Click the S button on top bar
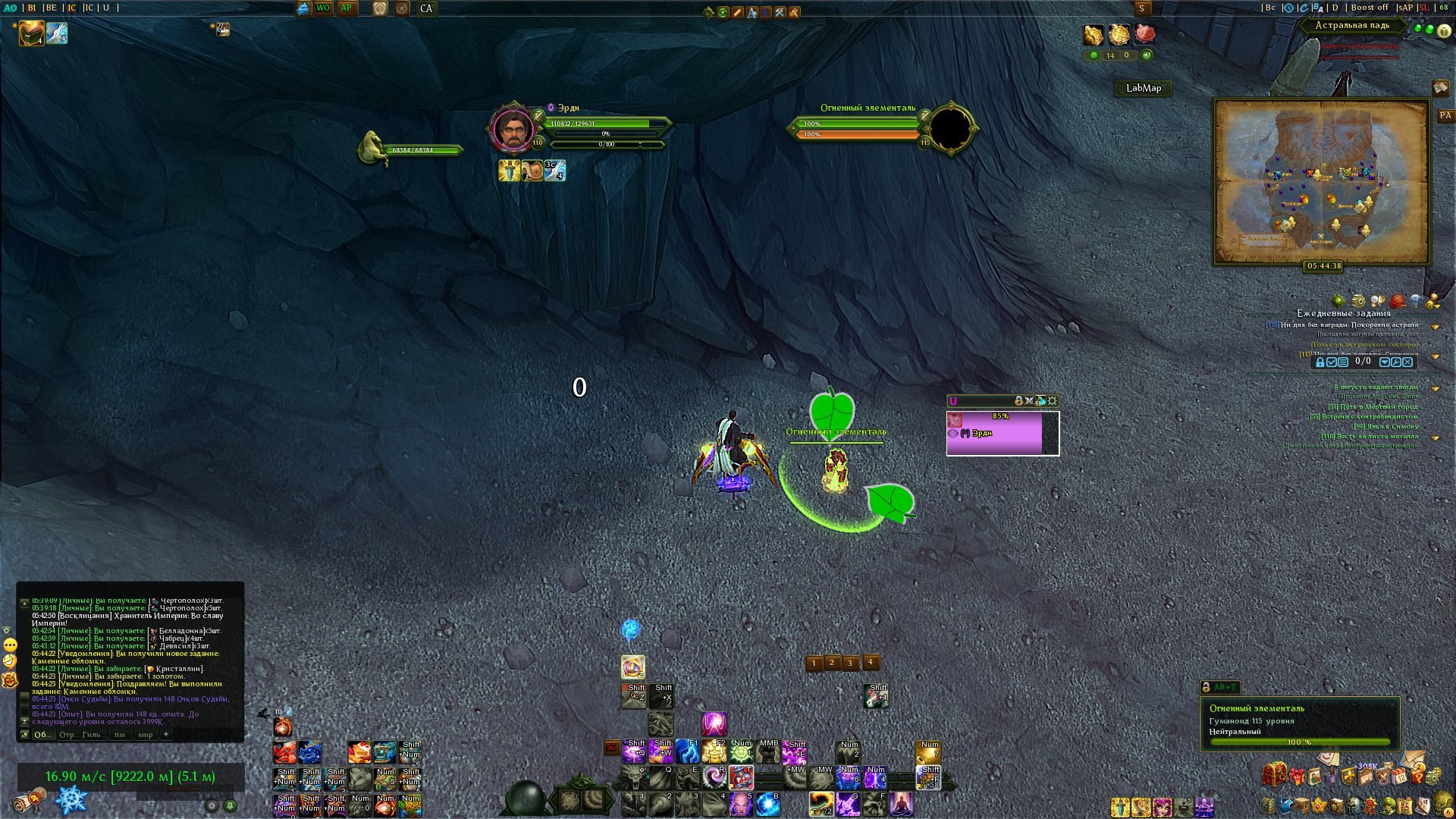Image resolution: width=1456 pixels, height=819 pixels. click(x=1141, y=8)
